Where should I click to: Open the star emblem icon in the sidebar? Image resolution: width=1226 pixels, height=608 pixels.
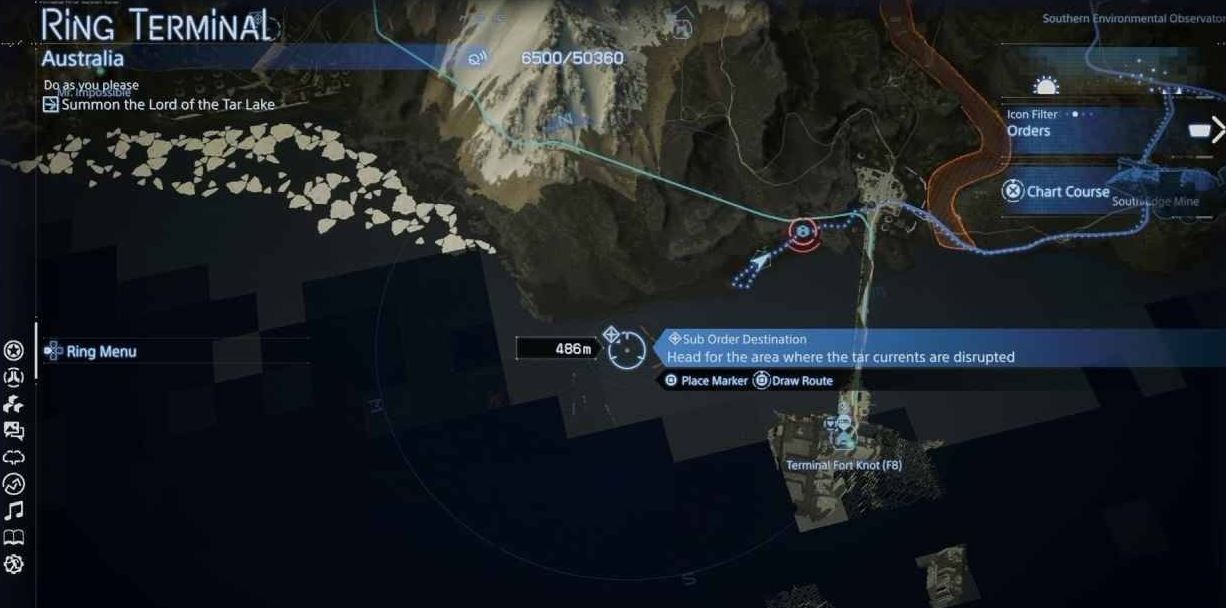pyautogui.click(x=14, y=350)
